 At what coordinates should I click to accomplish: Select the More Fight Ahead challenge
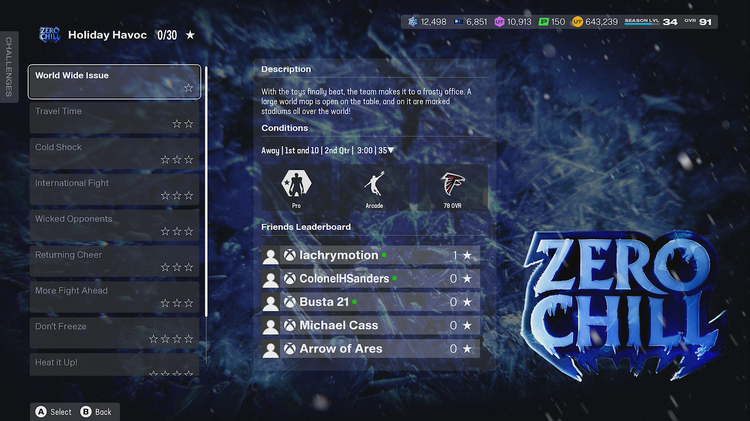coord(115,298)
